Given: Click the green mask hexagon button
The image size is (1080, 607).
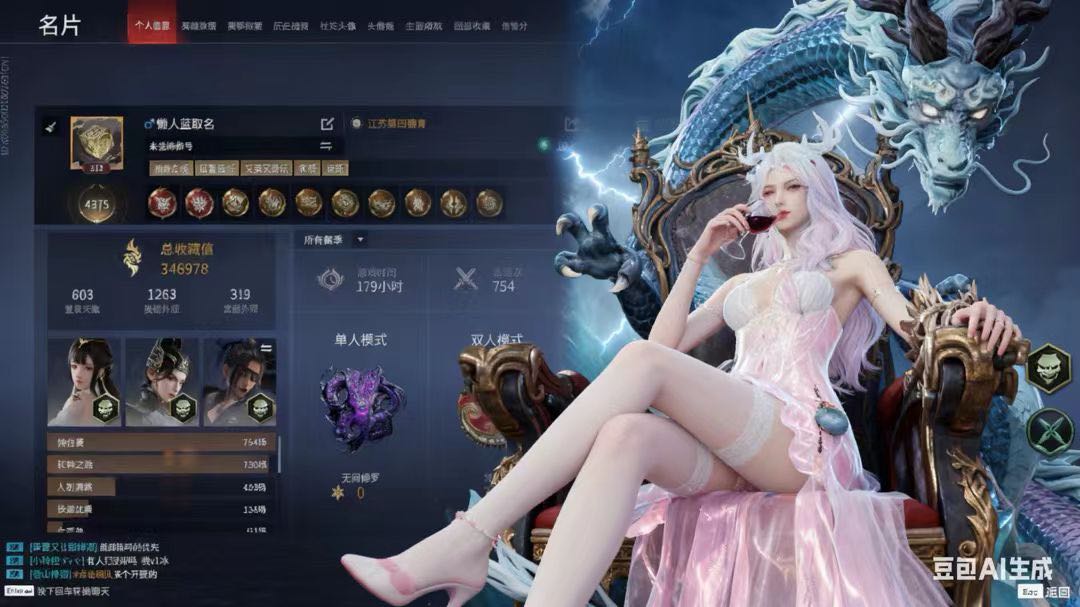Looking at the screenshot, I should coord(1047,366).
